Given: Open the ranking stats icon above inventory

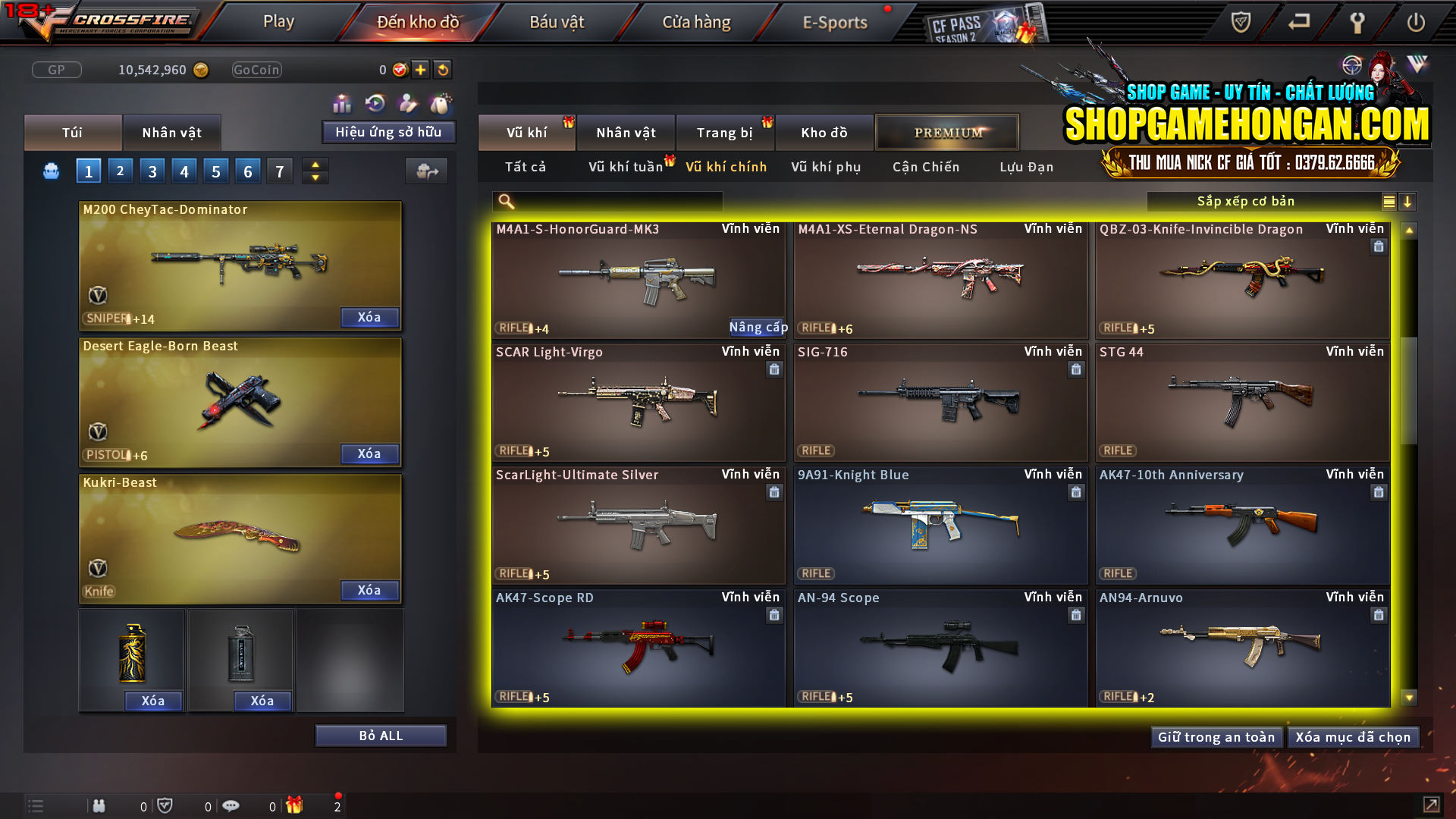Looking at the screenshot, I should (342, 101).
